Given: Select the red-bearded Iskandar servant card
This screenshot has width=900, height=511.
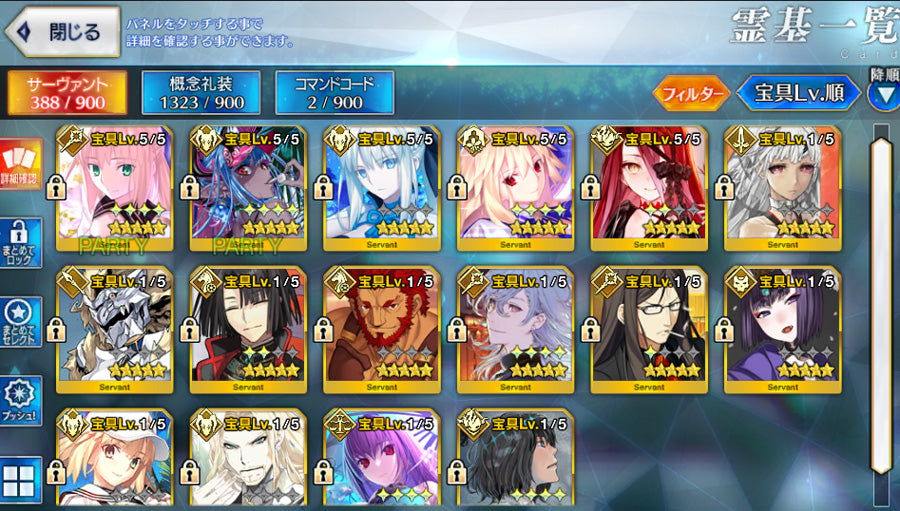Looking at the screenshot, I should coord(382,330).
